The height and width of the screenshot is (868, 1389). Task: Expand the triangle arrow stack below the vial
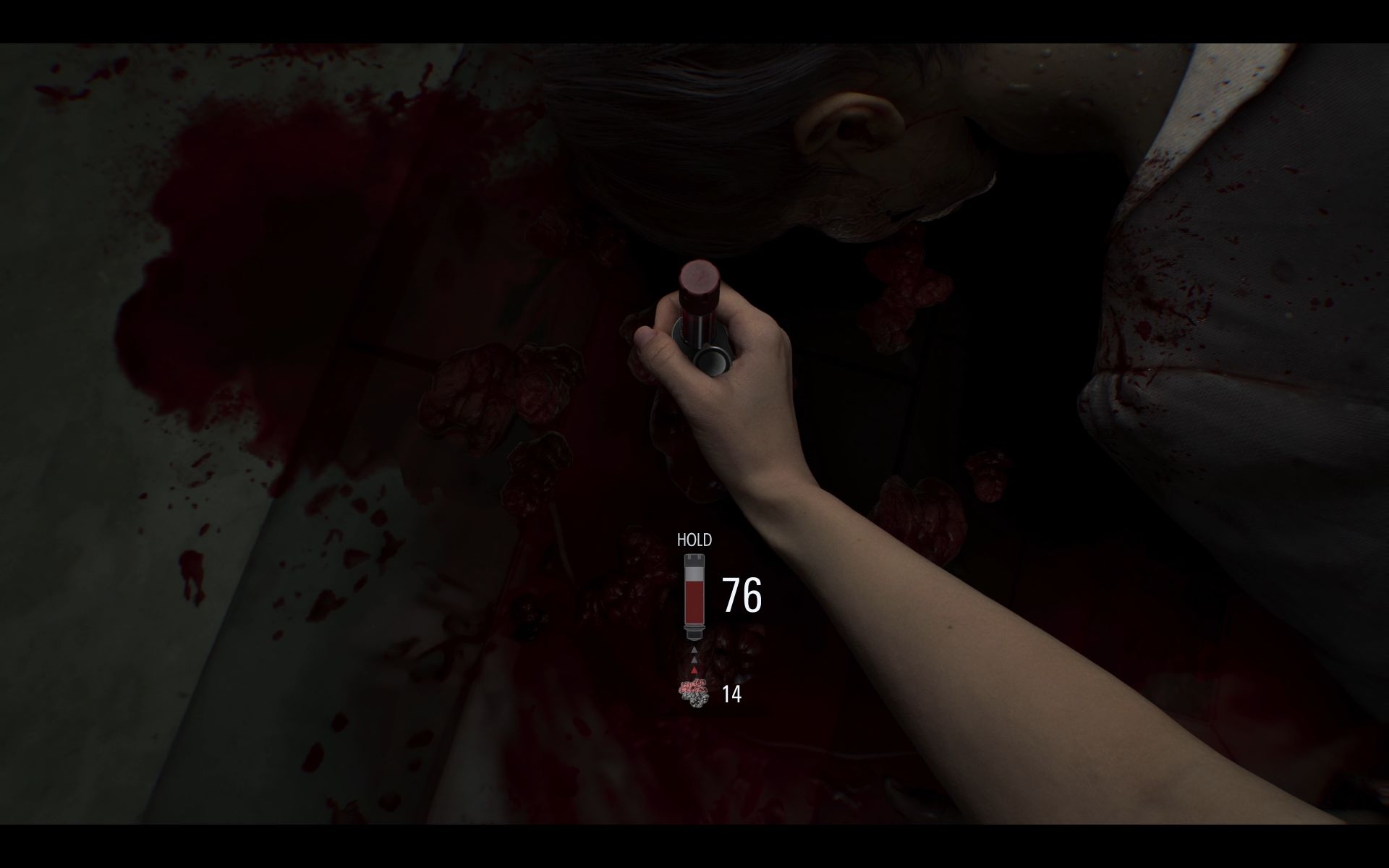pos(693,660)
